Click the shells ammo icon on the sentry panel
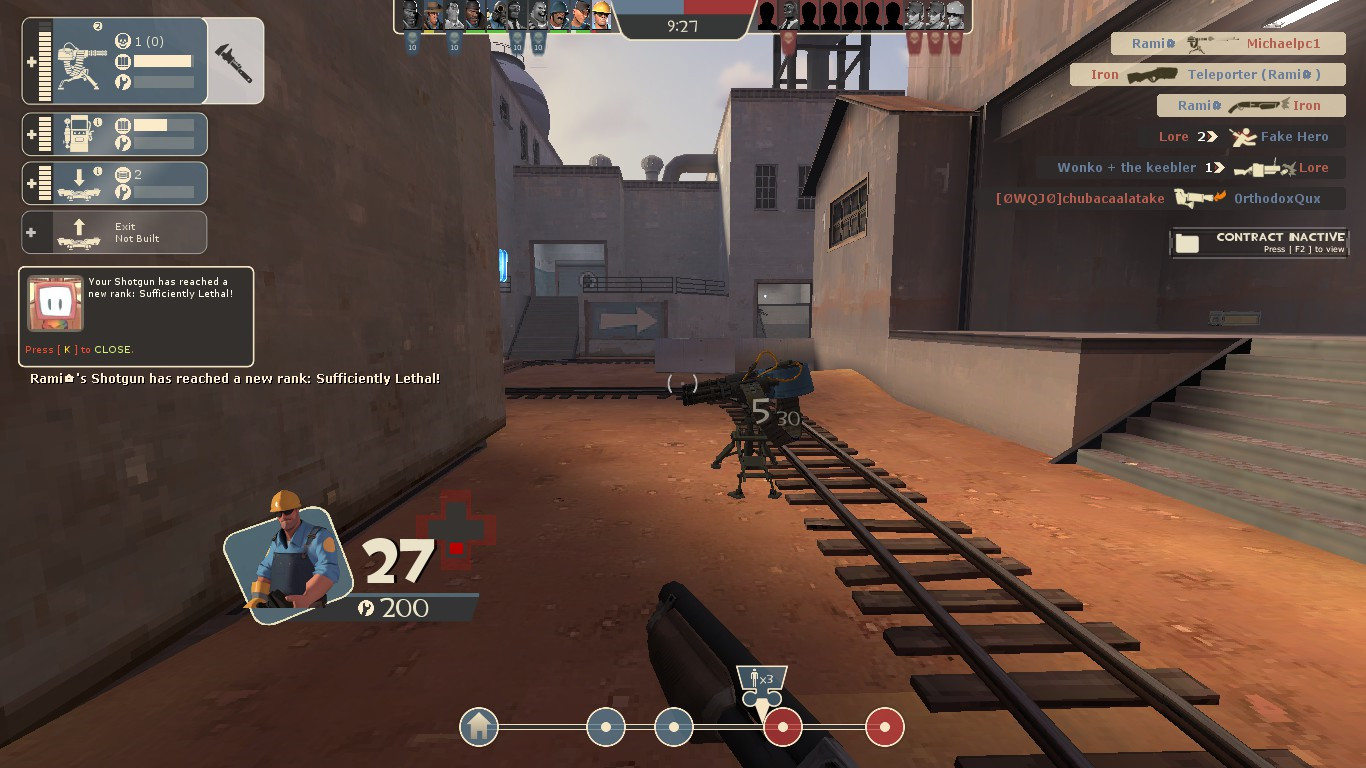Screen dimensions: 1366x768 [124, 62]
